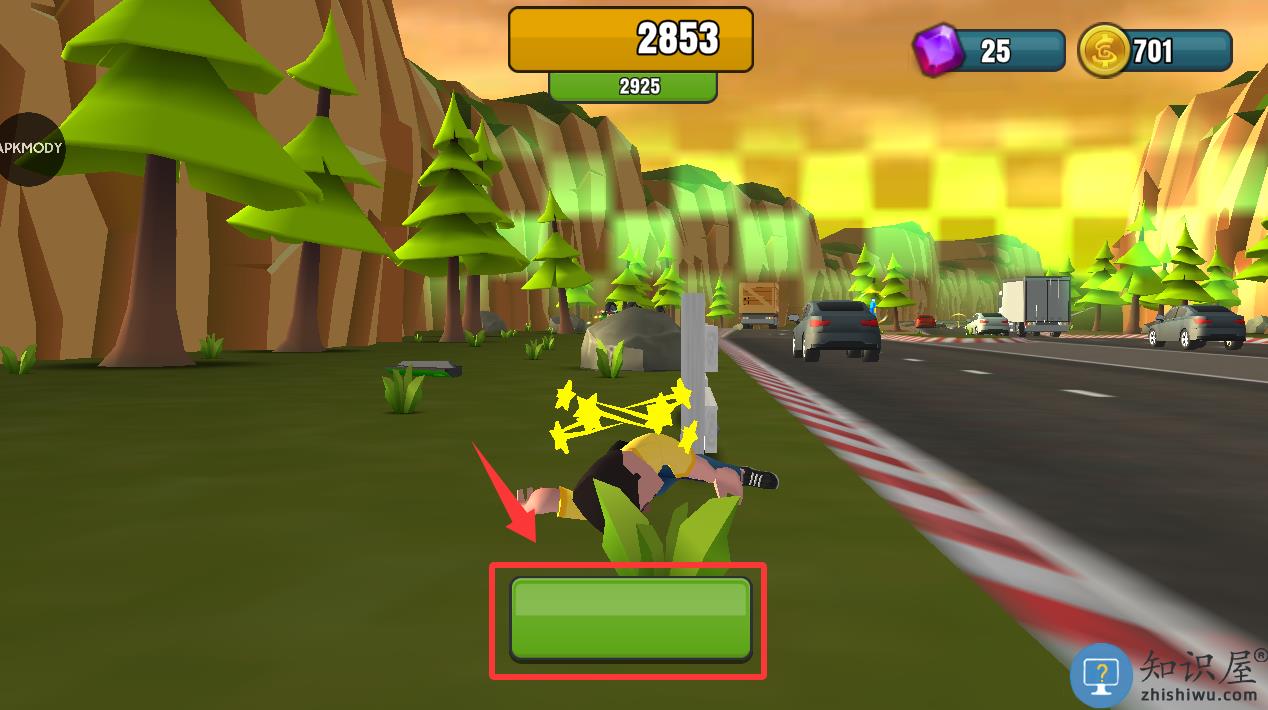Open the APKMODY floating badge
The width and height of the screenshot is (1268, 710).
tap(30, 148)
